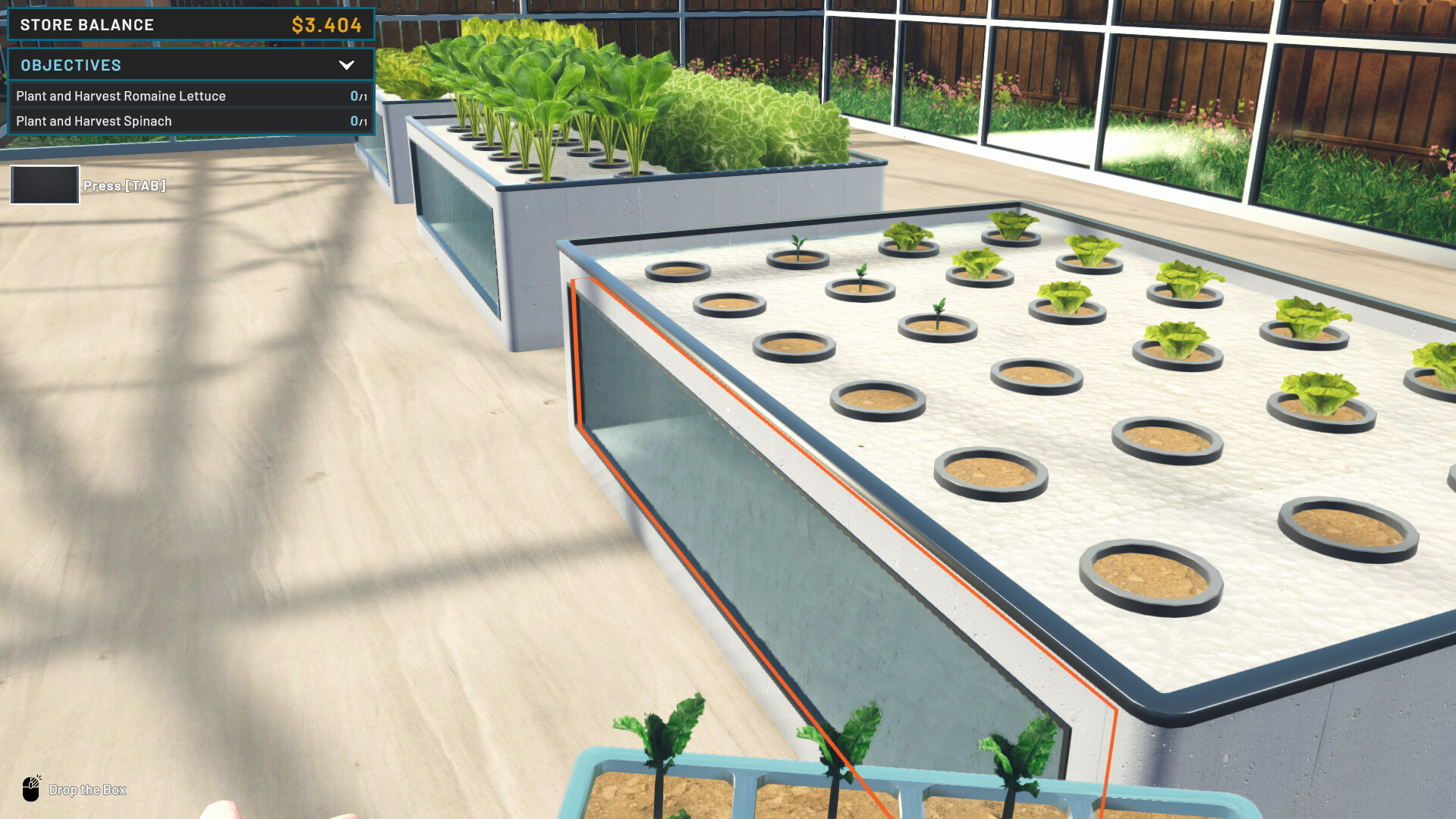
Task: Click the mouse icon beside Drop the Box
Action: pos(30,789)
